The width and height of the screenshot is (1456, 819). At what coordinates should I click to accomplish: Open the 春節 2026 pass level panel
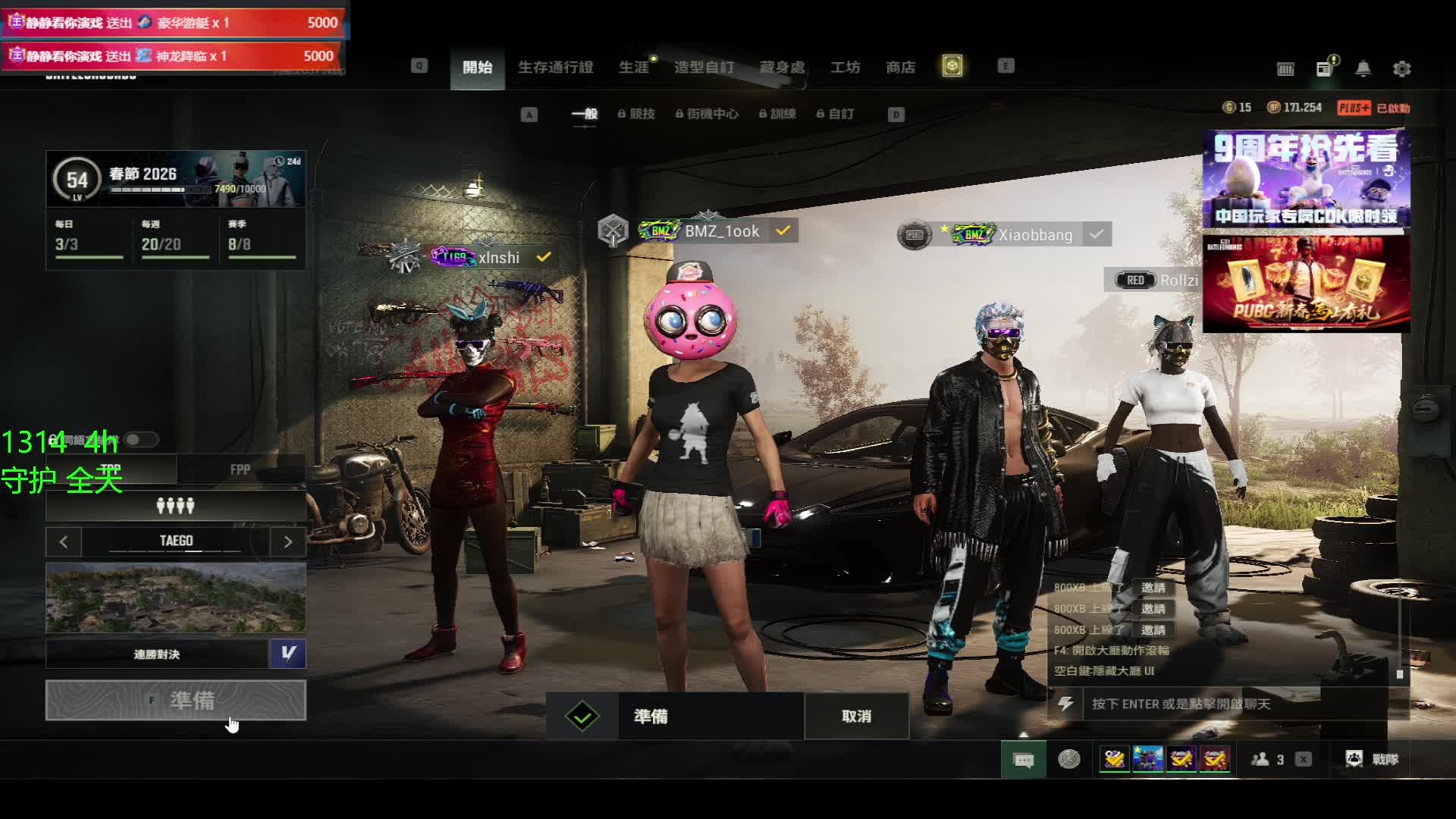tap(176, 179)
